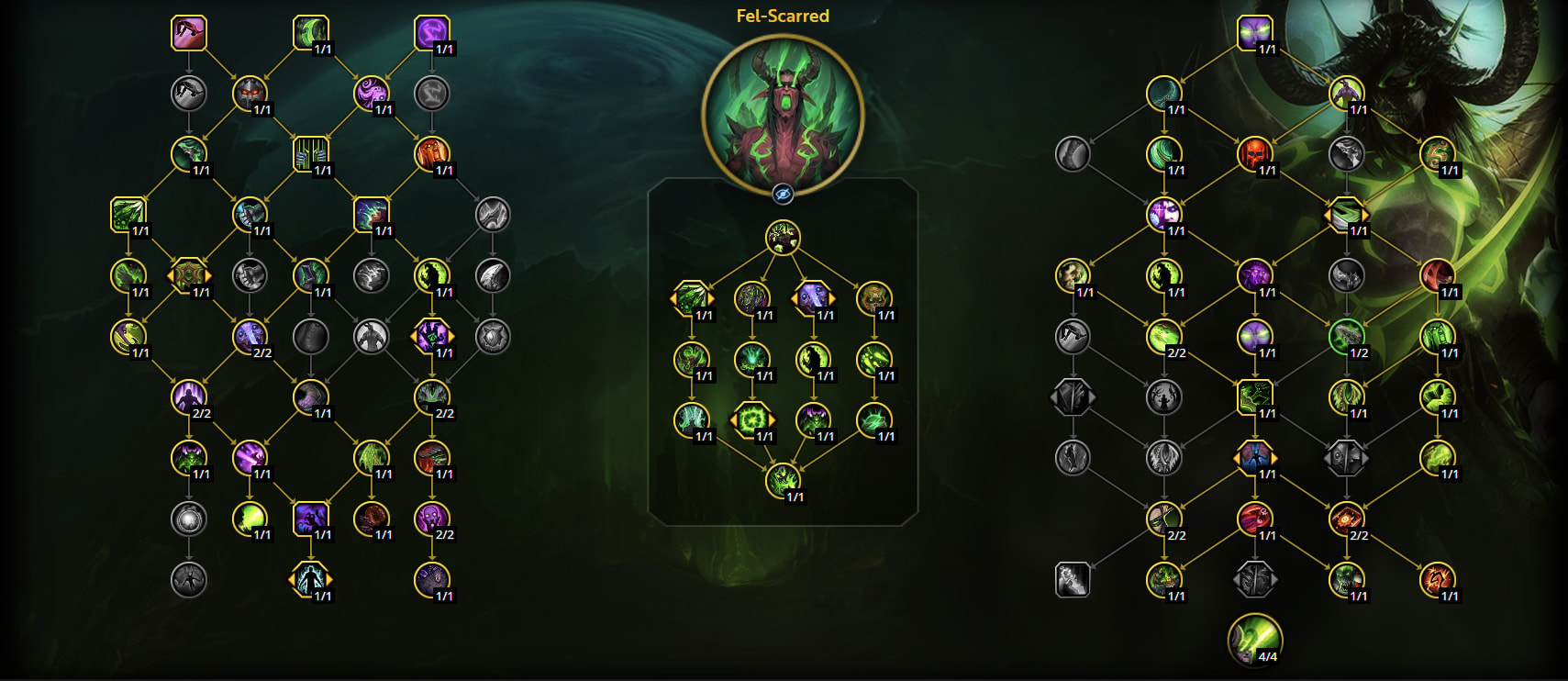The image size is (1568, 681).
Task: Choose the cyan silhouette choice talent node
Action: (310, 579)
